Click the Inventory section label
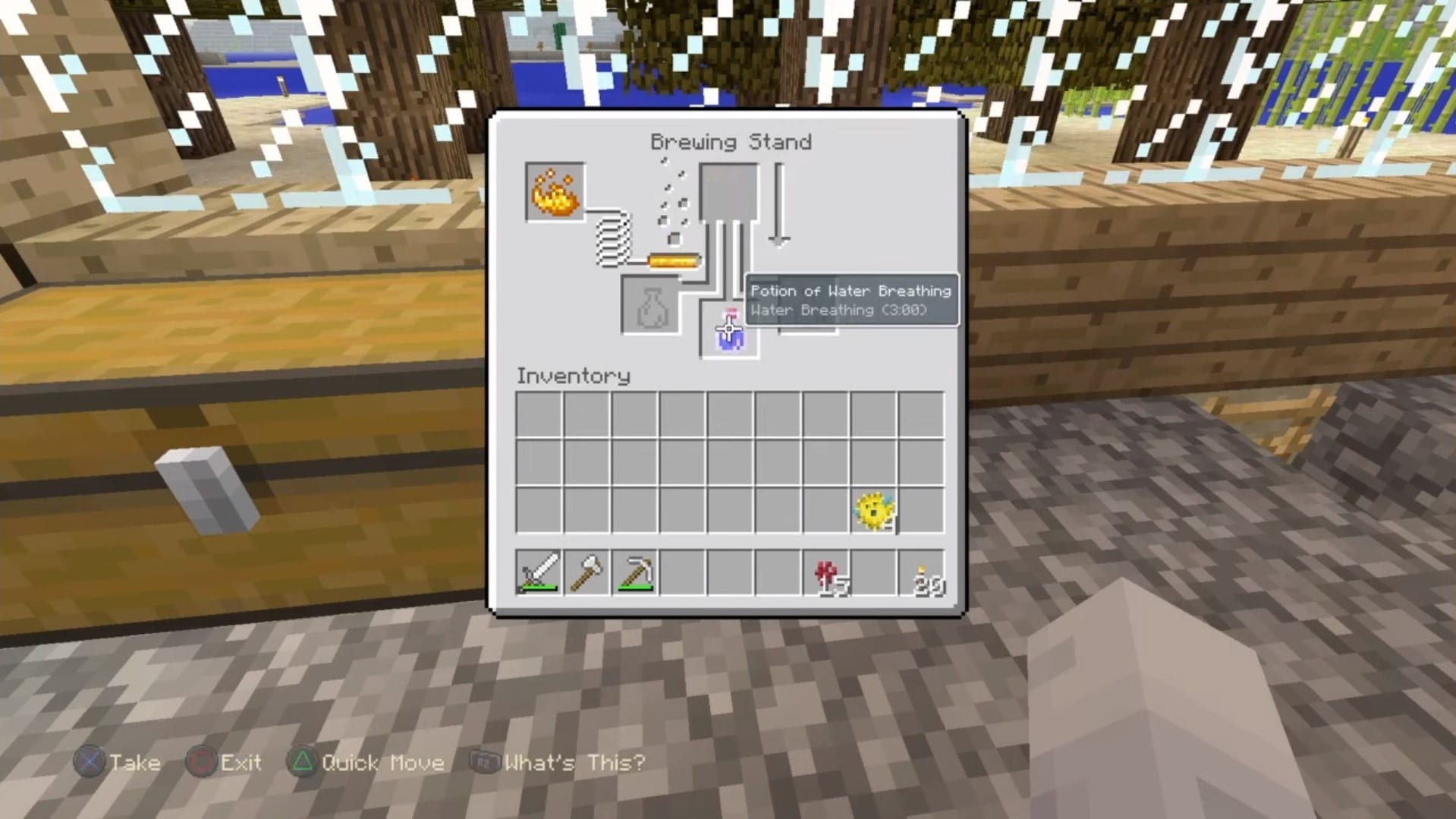 (573, 375)
